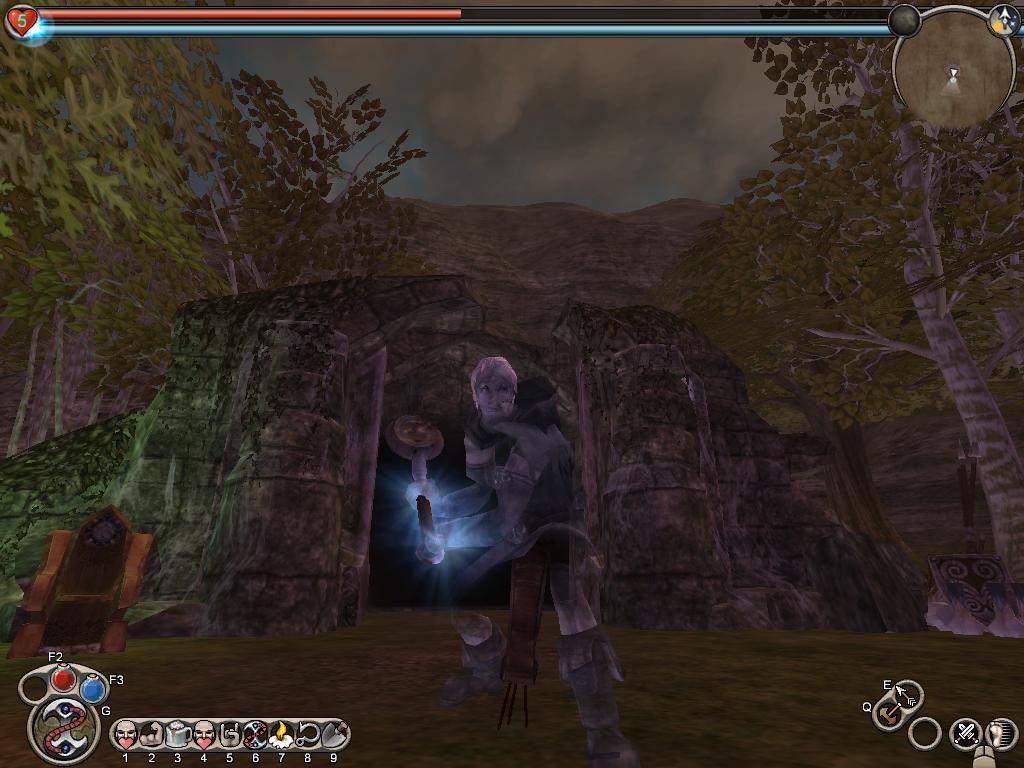Pick the hand gesture expression in slot 5
The height and width of the screenshot is (768, 1024).
pyautogui.click(x=230, y=736)
